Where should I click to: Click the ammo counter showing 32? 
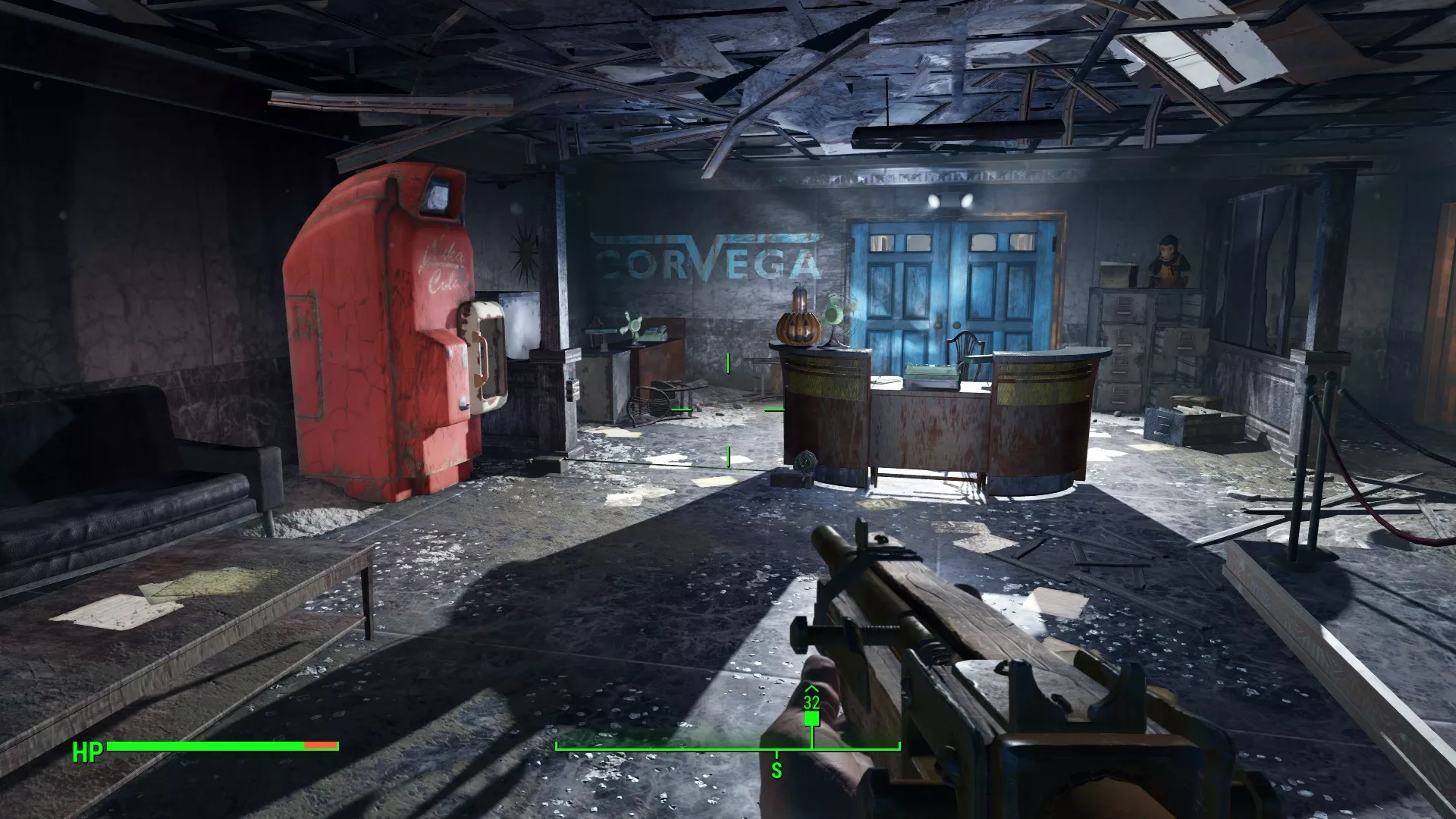(x=811, y=701)
